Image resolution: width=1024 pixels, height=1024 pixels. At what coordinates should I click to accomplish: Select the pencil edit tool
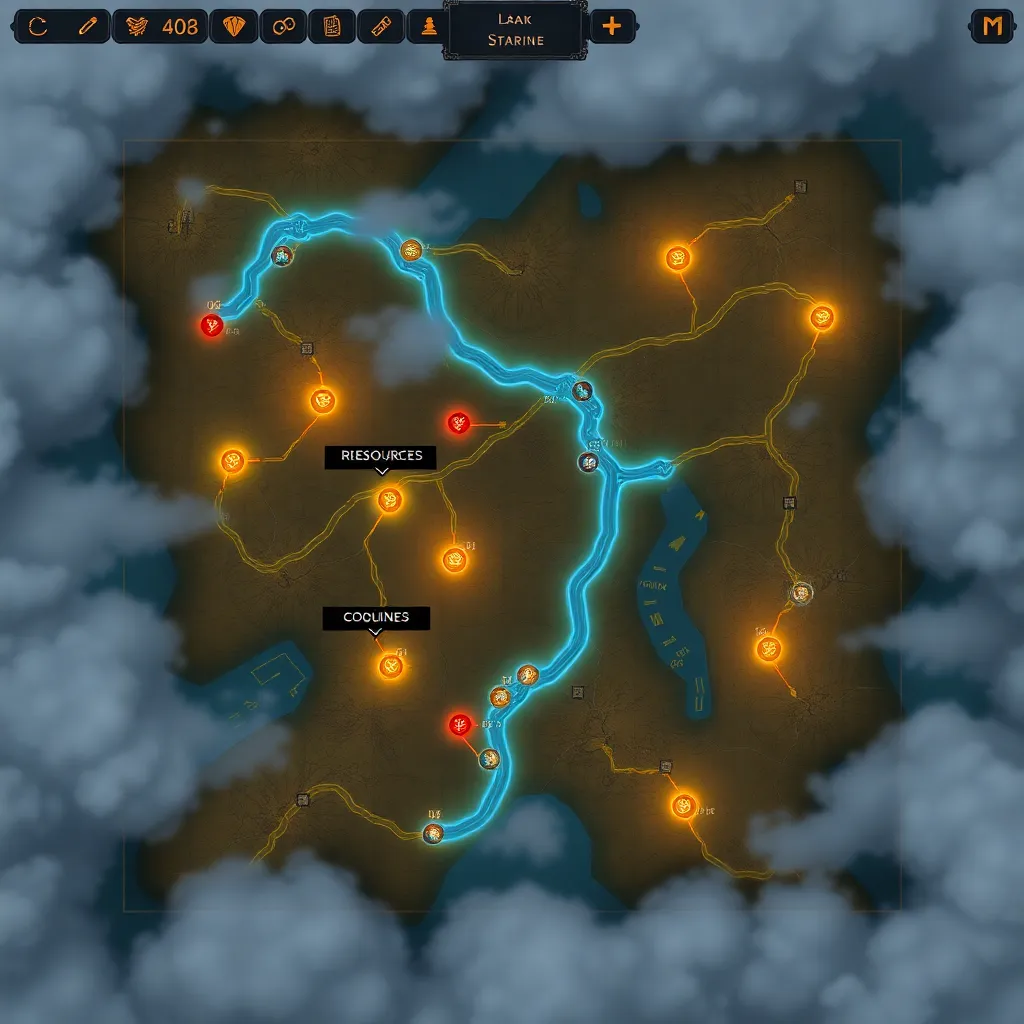(88, 27)
